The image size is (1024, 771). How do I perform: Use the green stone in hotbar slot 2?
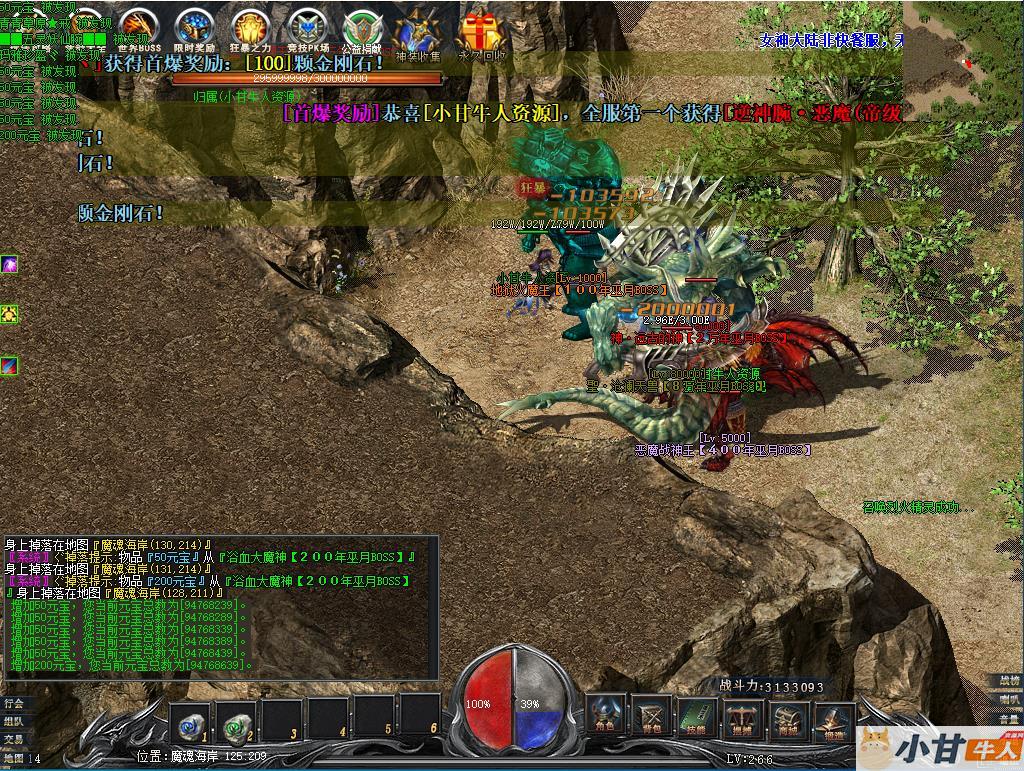tap(236, 720)
